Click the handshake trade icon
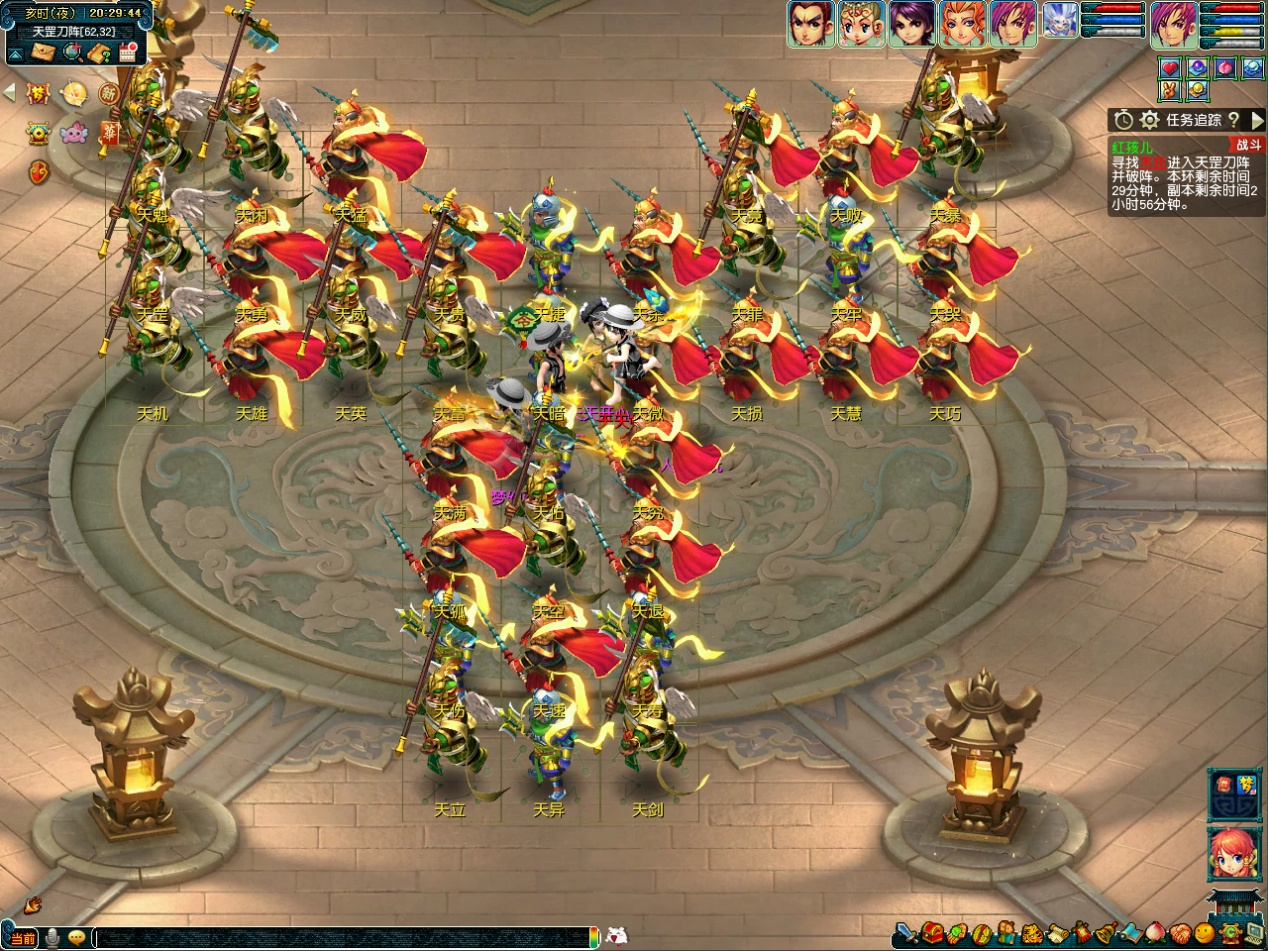 coord(1180,934)
